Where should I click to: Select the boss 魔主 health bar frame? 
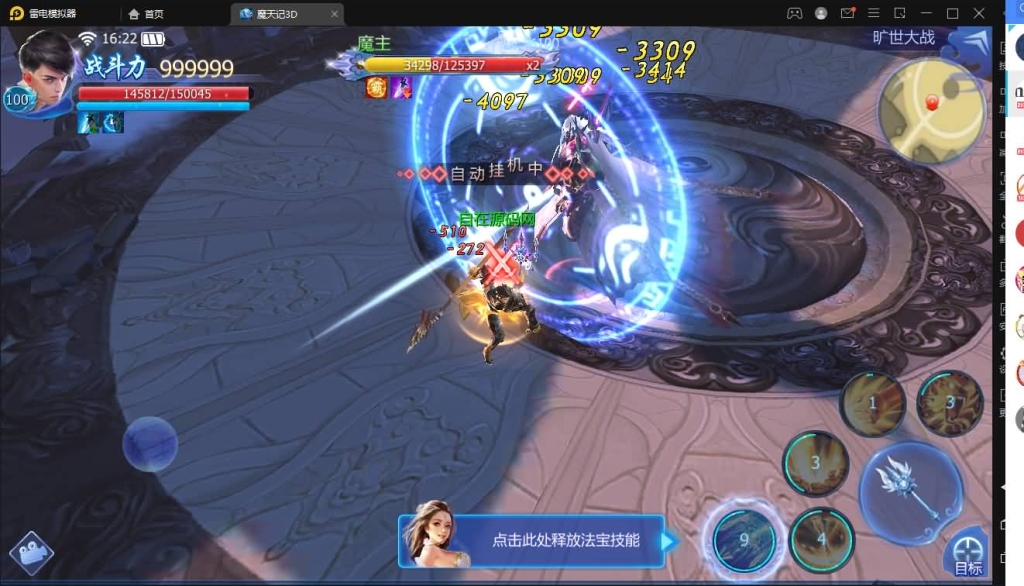(450, 65)
